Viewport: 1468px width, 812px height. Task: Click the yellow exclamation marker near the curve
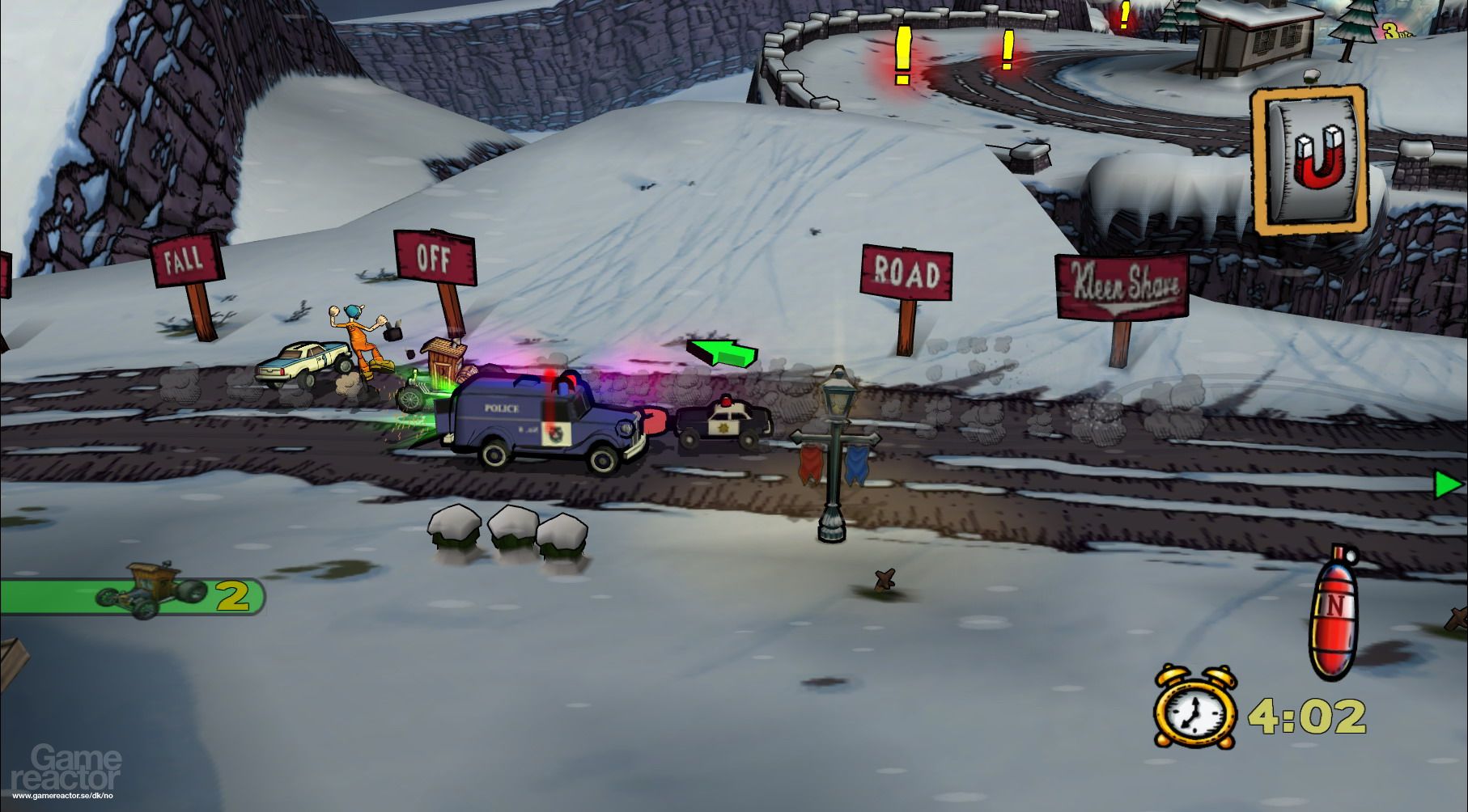[x=1006, y=51]
